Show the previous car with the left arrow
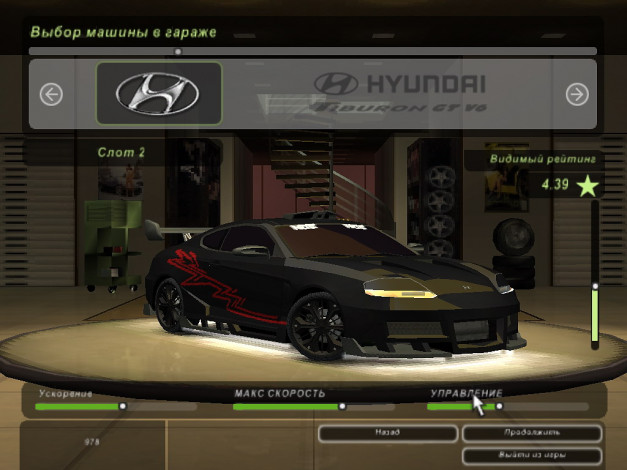Viewport: 627px width, 470px height. pyautogui.click(x=51, y=94)
